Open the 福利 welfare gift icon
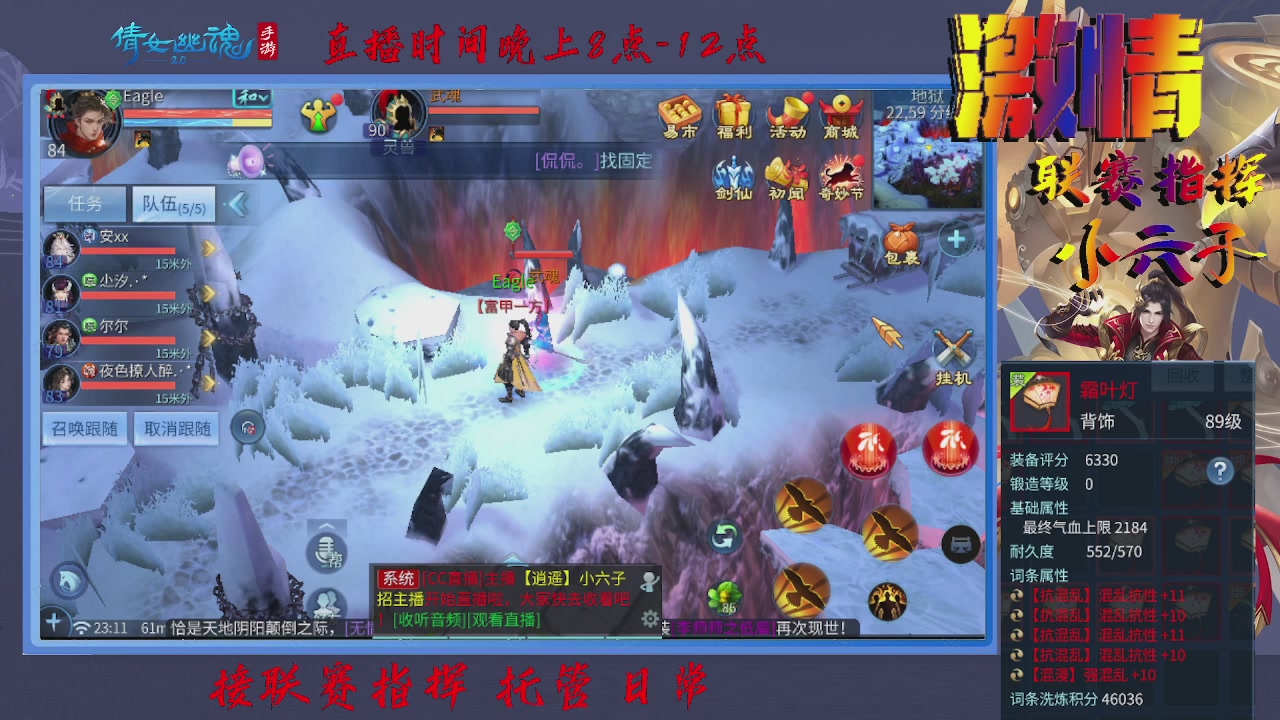1280x720 pixels. pyautogui.click(x=735, y=113)
